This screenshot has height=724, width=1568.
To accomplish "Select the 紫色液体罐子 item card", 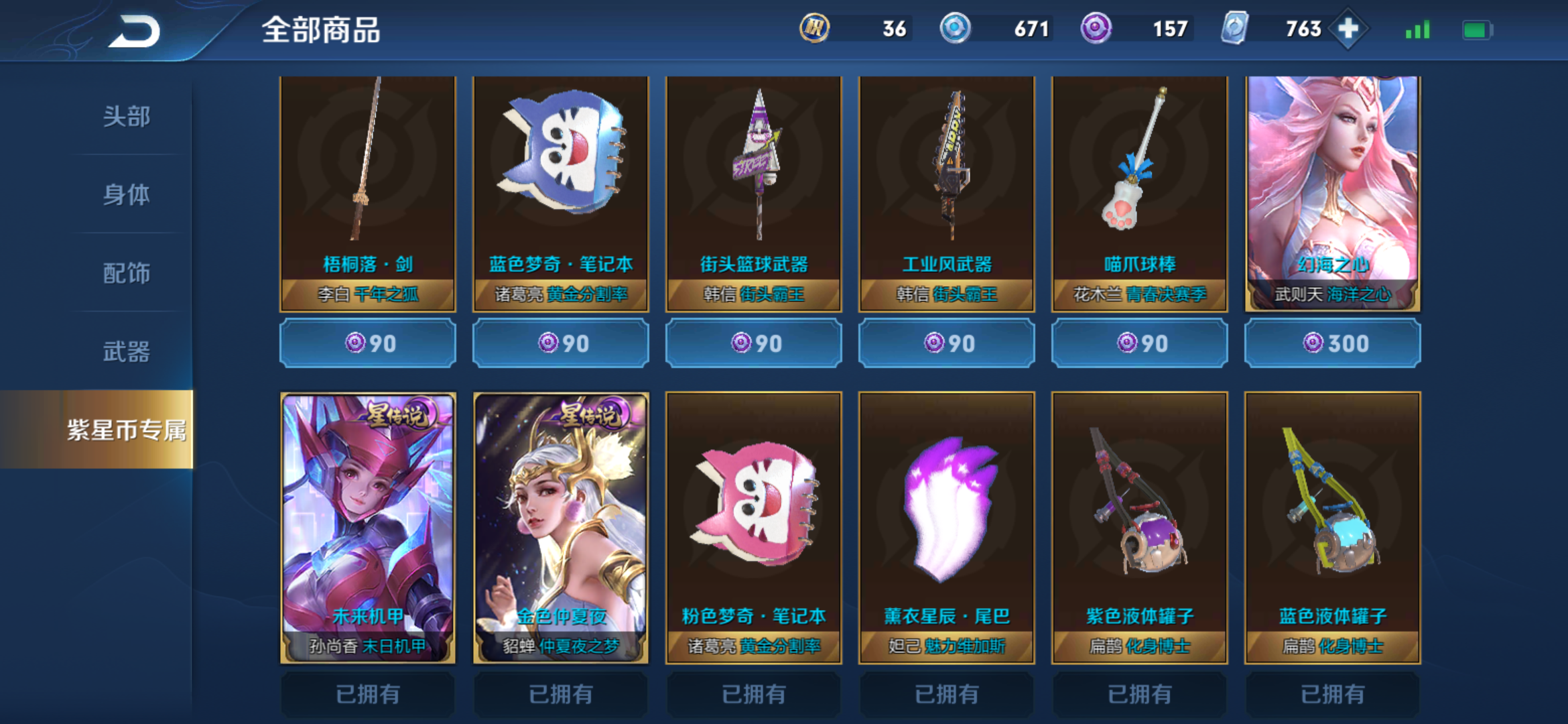I will (1140, 528).
